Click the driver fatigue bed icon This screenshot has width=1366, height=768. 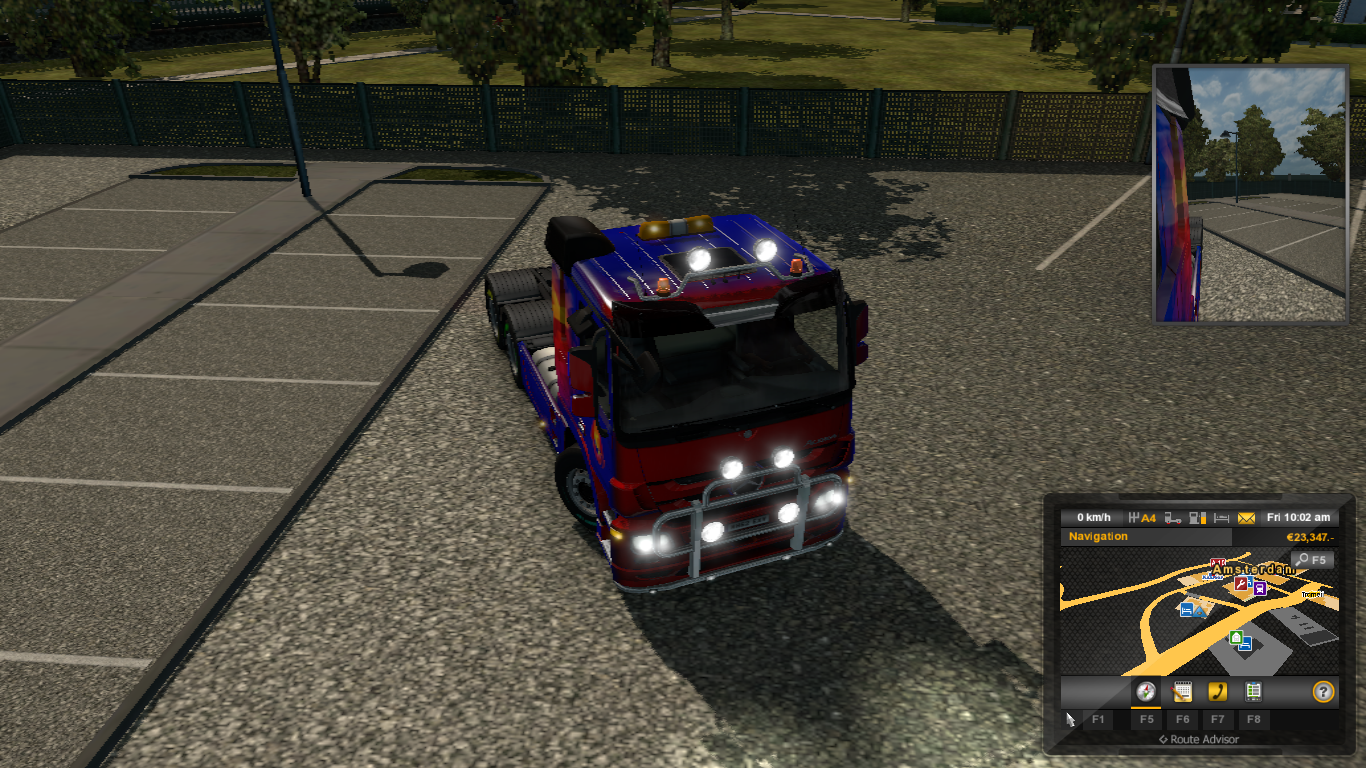(x=1220, y=518)
